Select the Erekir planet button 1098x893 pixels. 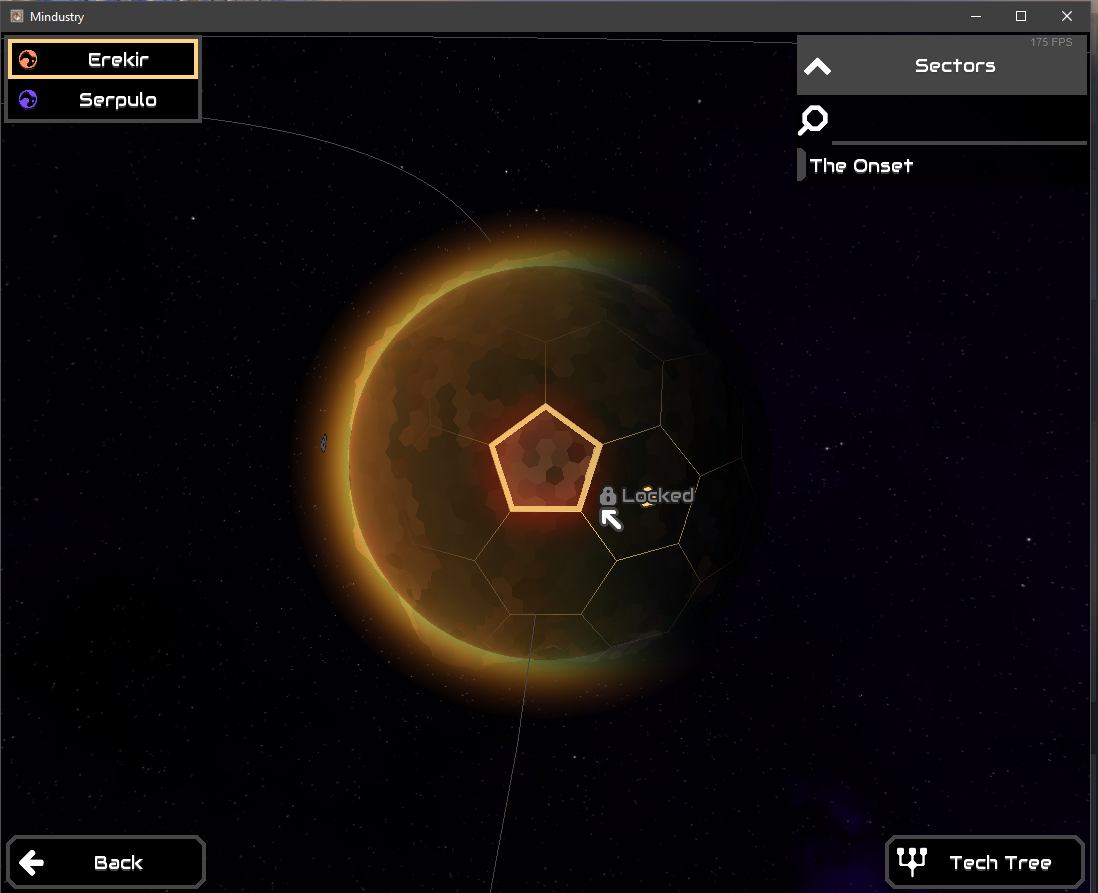103,60
